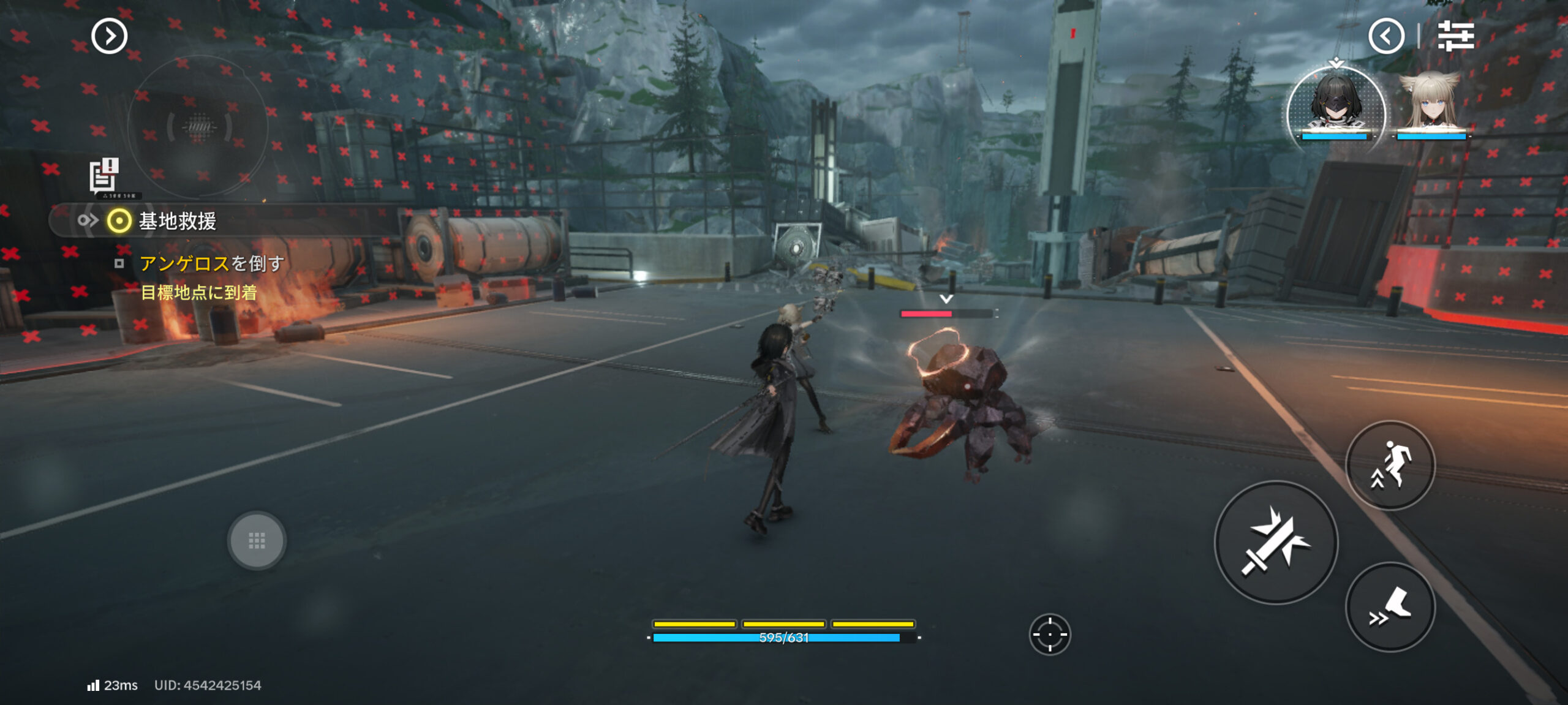Attack with the sword button
The height and width of the screenshot is (705, 1568).
pos(1276,543)
